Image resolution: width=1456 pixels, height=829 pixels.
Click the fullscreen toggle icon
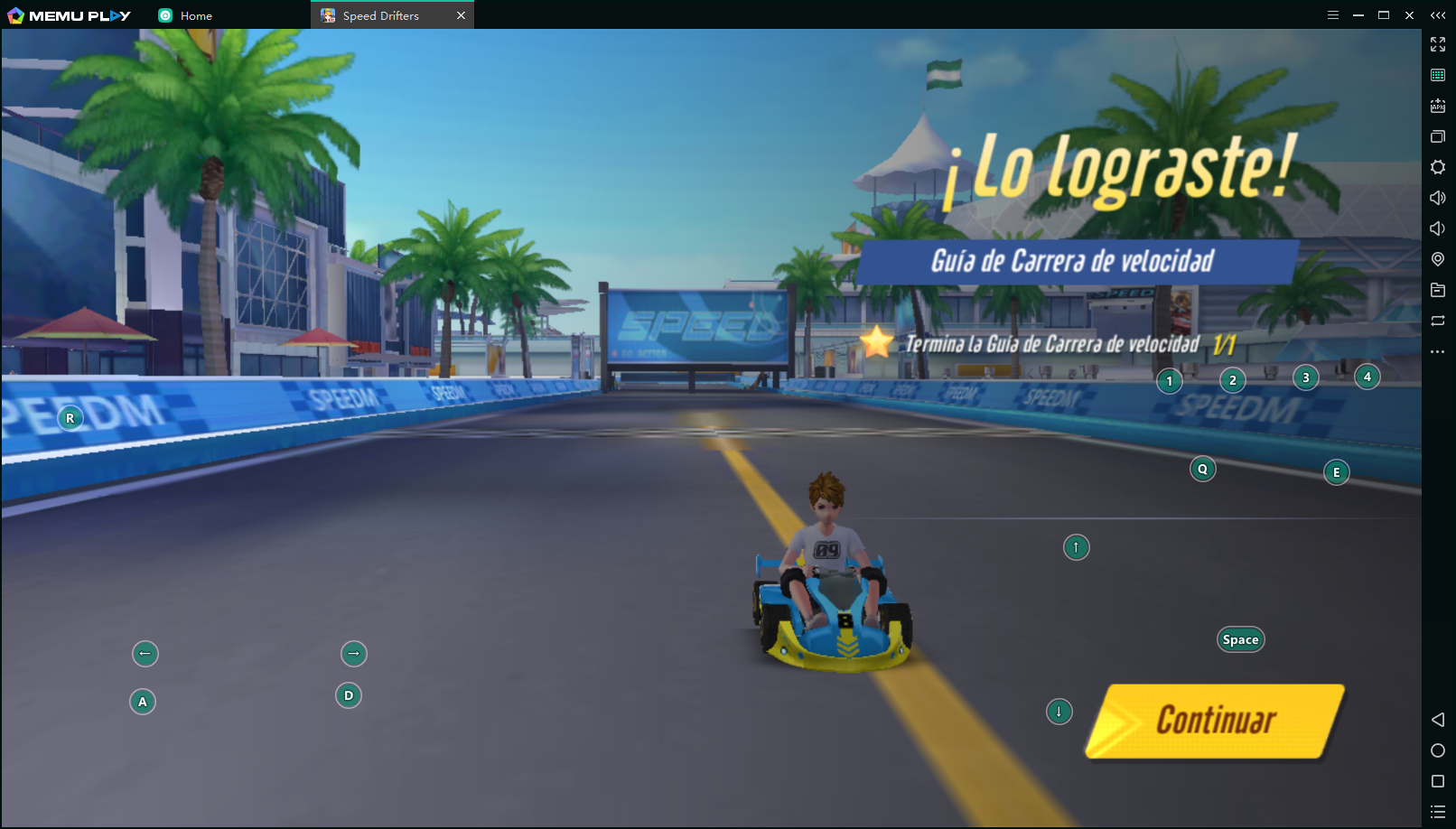[1438, 43]
